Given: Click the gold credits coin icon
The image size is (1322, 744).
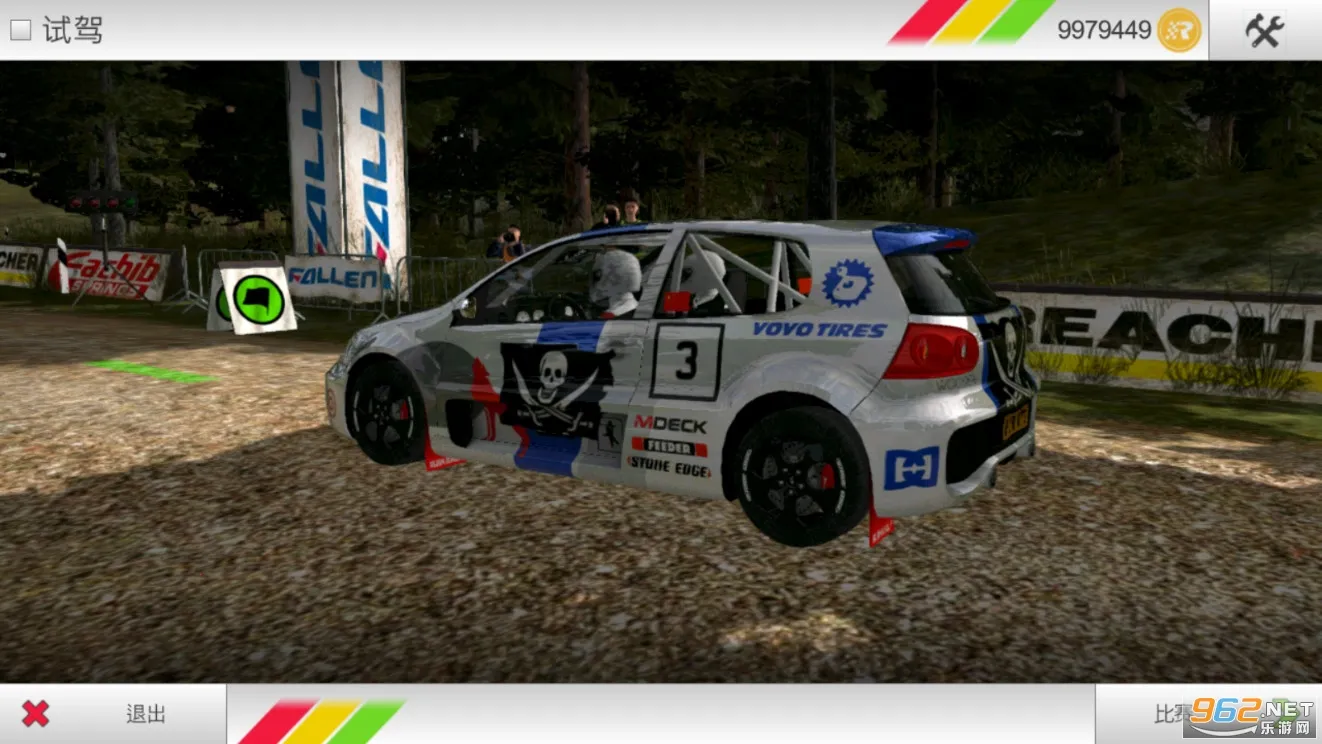Looking at the screenshot, I should (x=1176, y=30).
